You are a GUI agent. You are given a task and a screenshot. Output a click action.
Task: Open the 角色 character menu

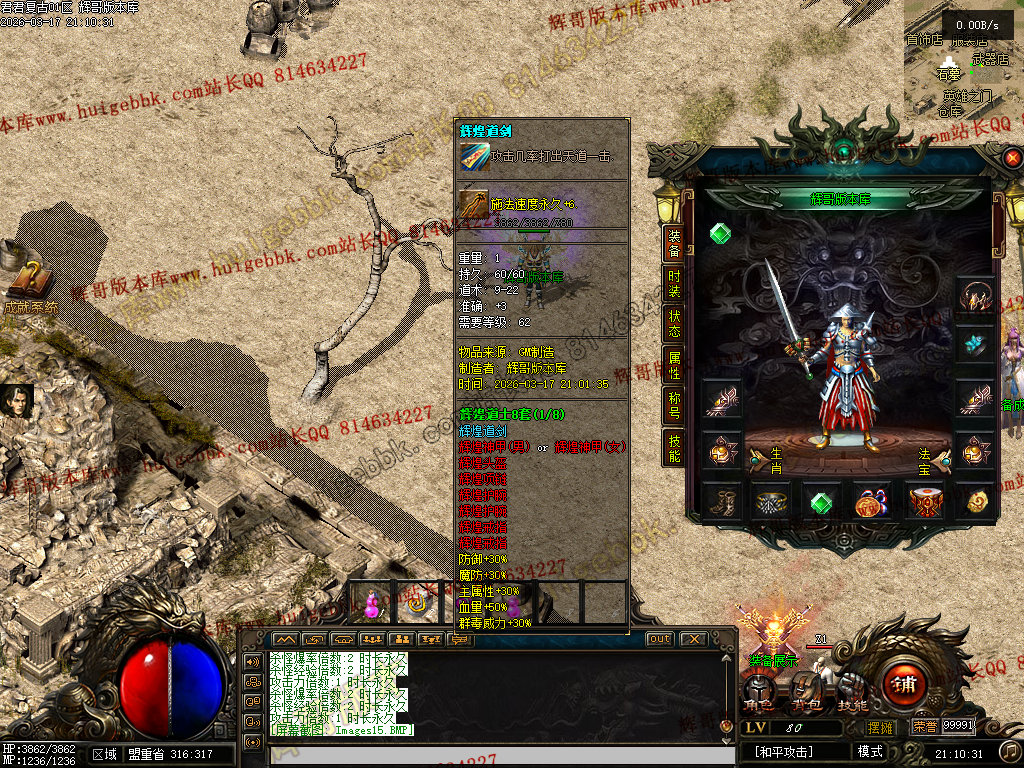pos(762,691)
